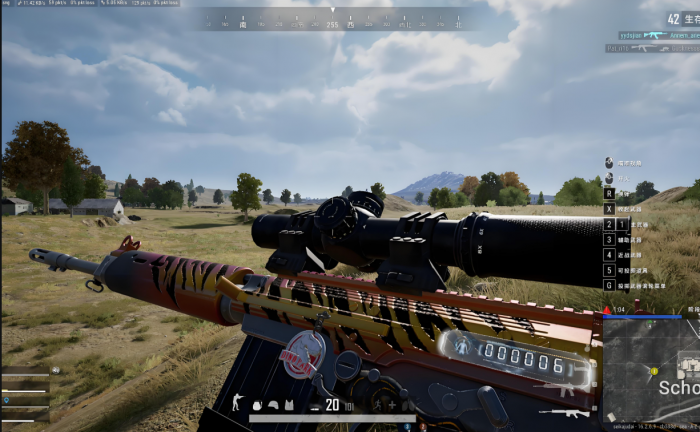This screenshot has height=432, width=700.
Task: Select the lower rifle weapon slot
Action: click(565, 412)
